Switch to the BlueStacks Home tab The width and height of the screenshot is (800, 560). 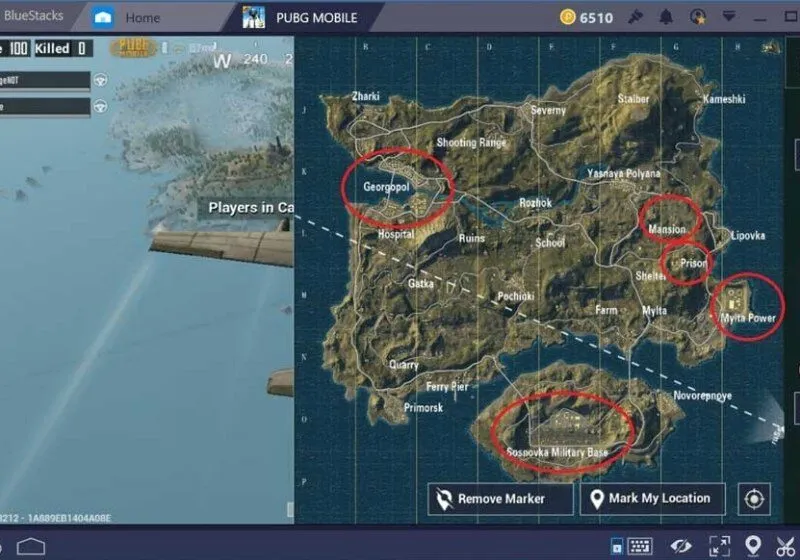[130, 17]
